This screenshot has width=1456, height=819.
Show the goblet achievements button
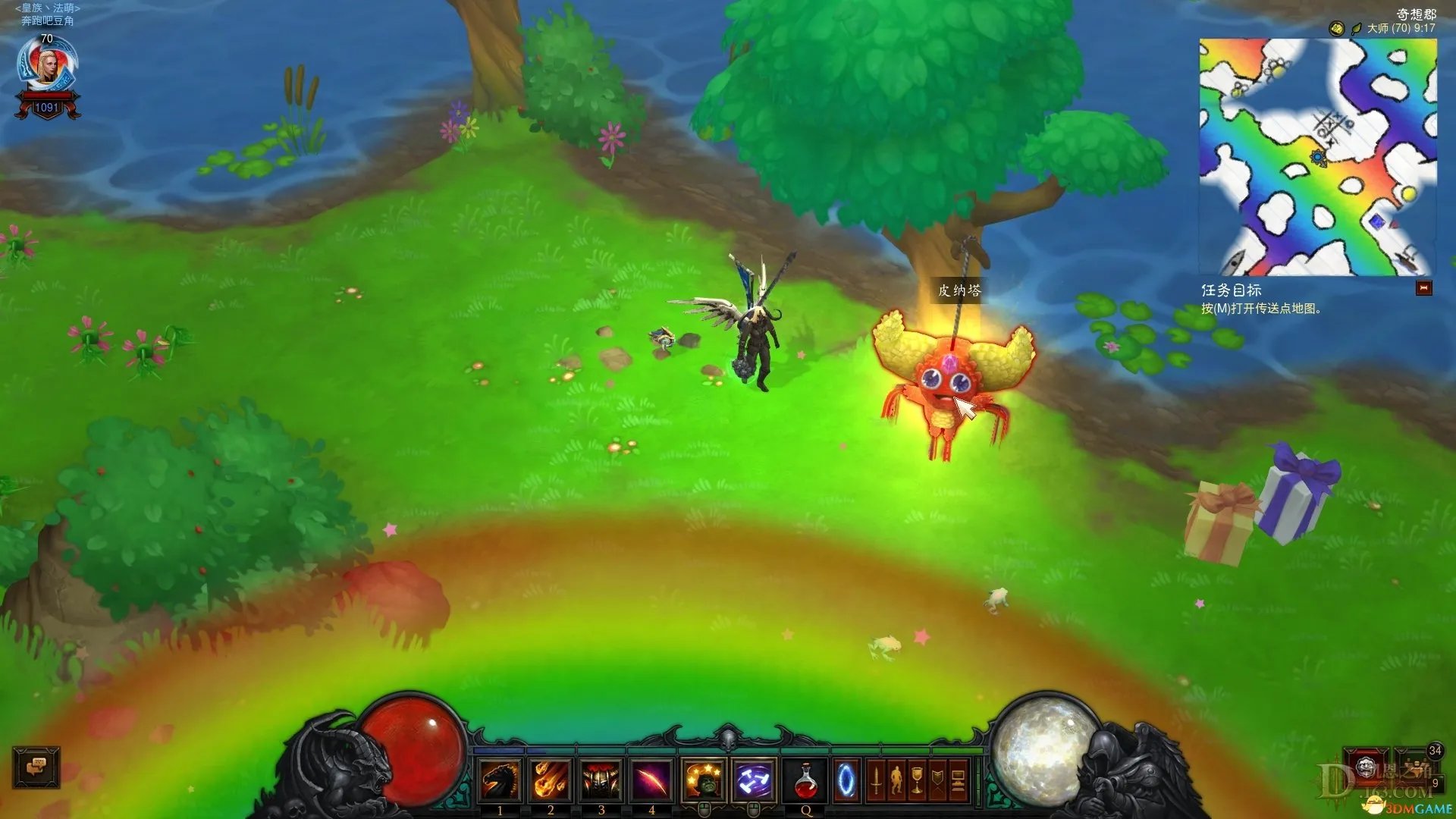[x=917, y=780]
